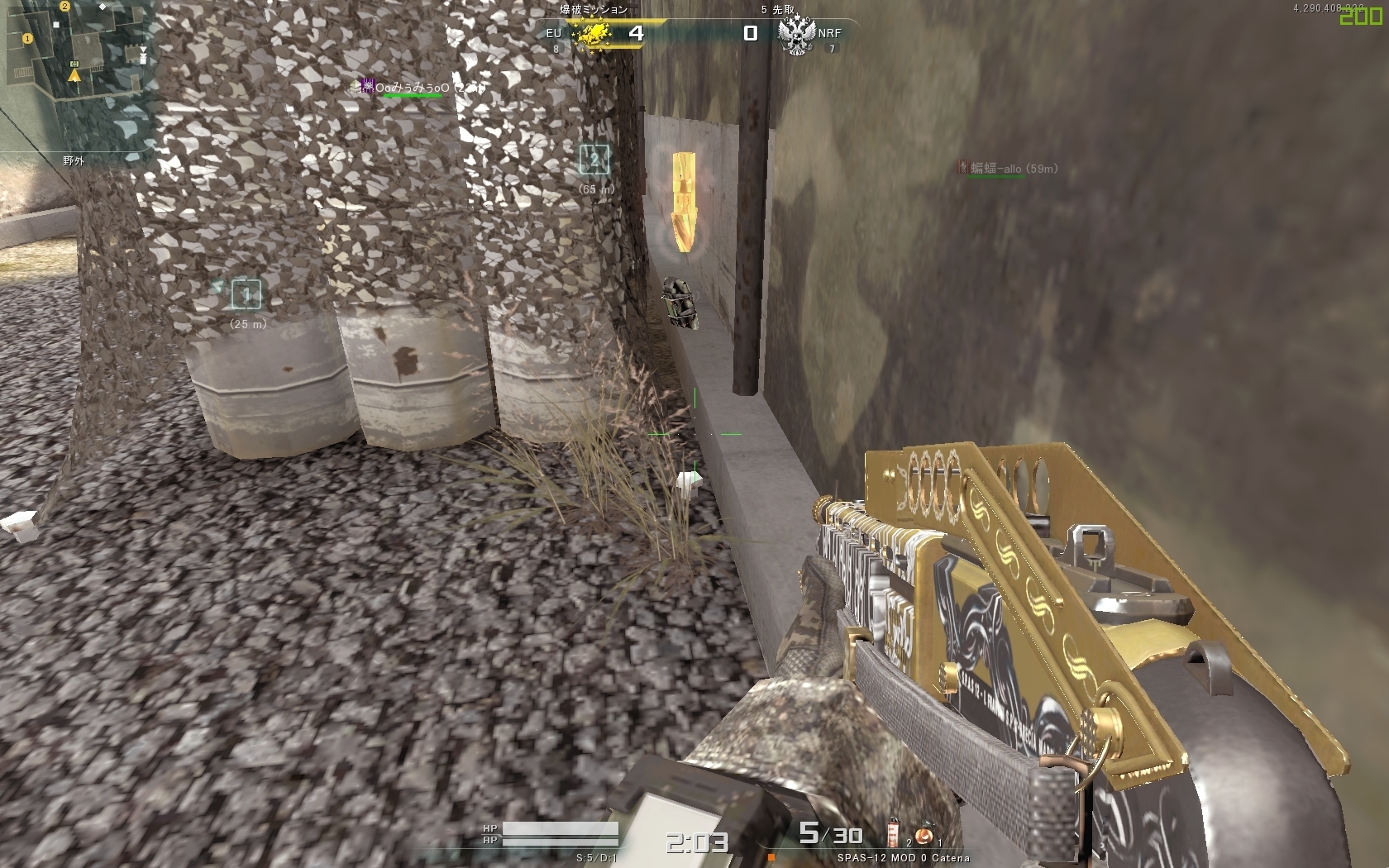Select bomb site 2 marker on minimap
This screenshot has width=1389, height=868.
pyautogui.click(x=64, y=7)
